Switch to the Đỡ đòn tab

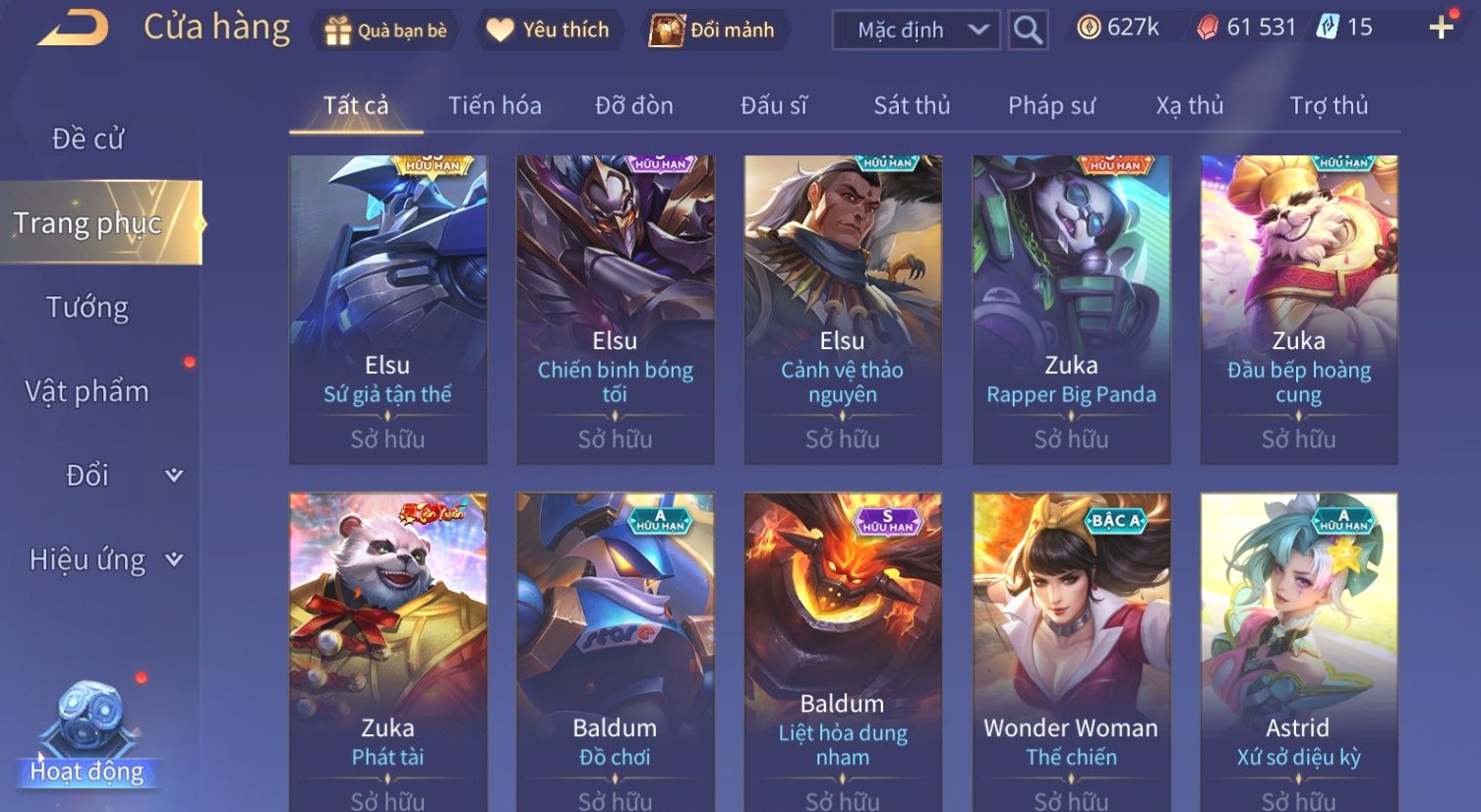click(x=634, y=105)
